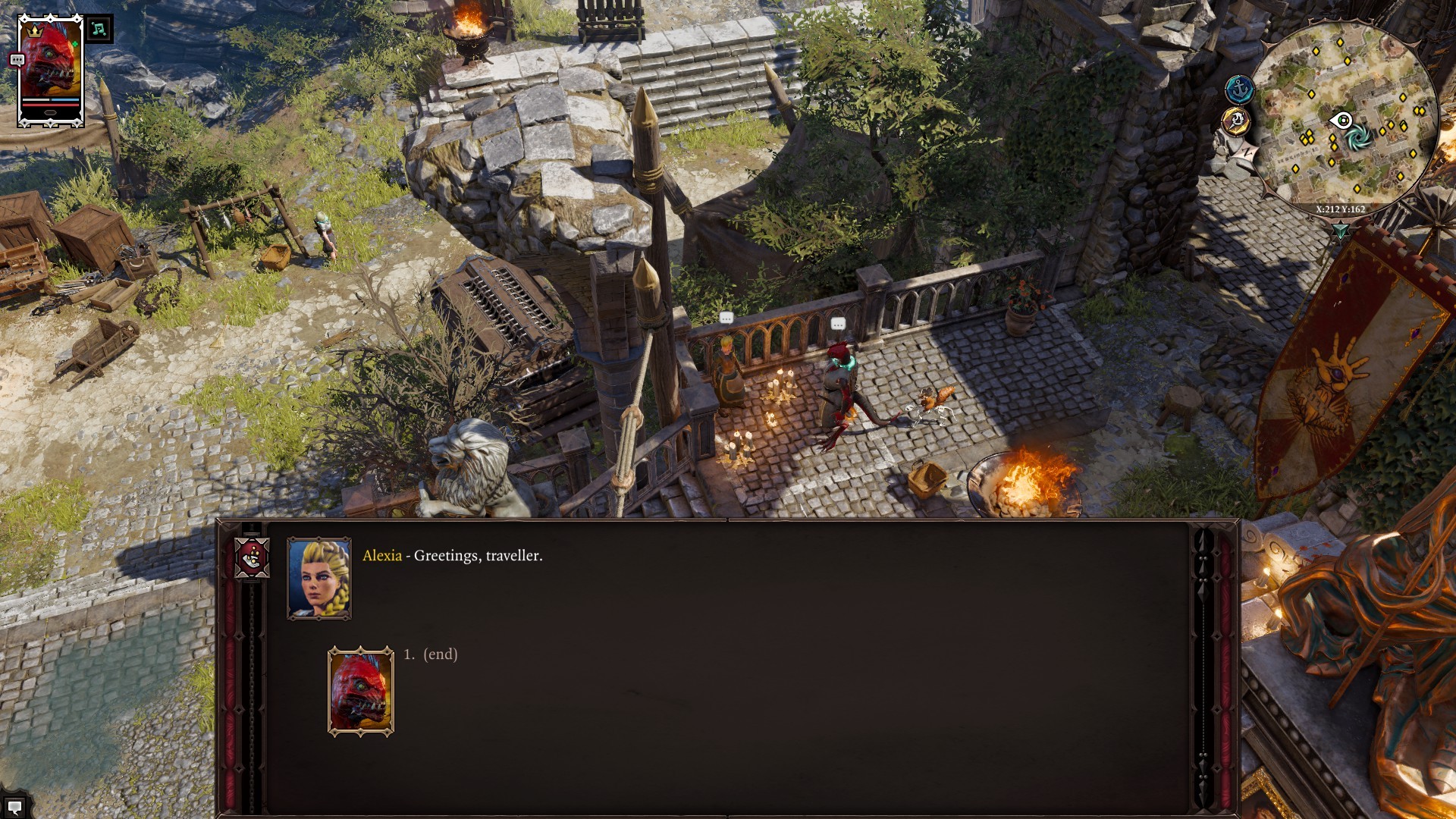Image resolution: width=1456 pixels, height=819 pixels.
Task: Activate the gold flaming-arrow button beside minimap
Action: 1236,121
